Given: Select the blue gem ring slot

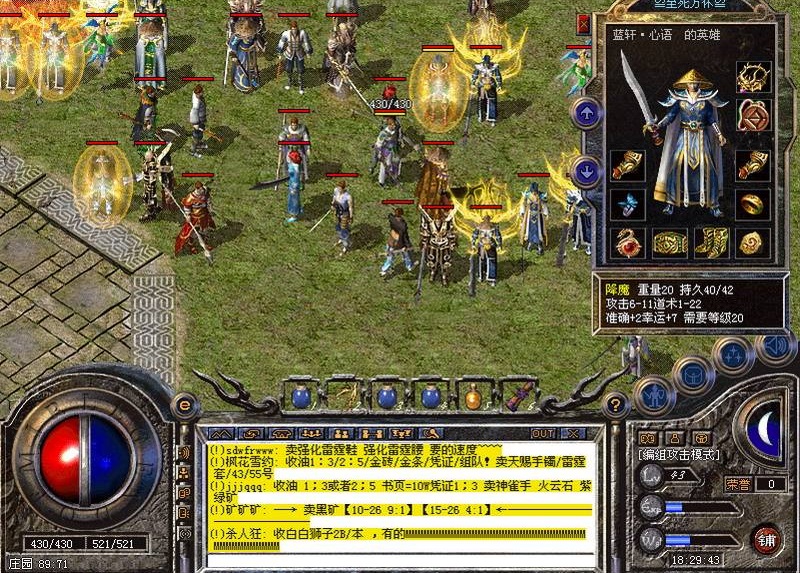Looking at the screenshot, I should pos(627,204).
